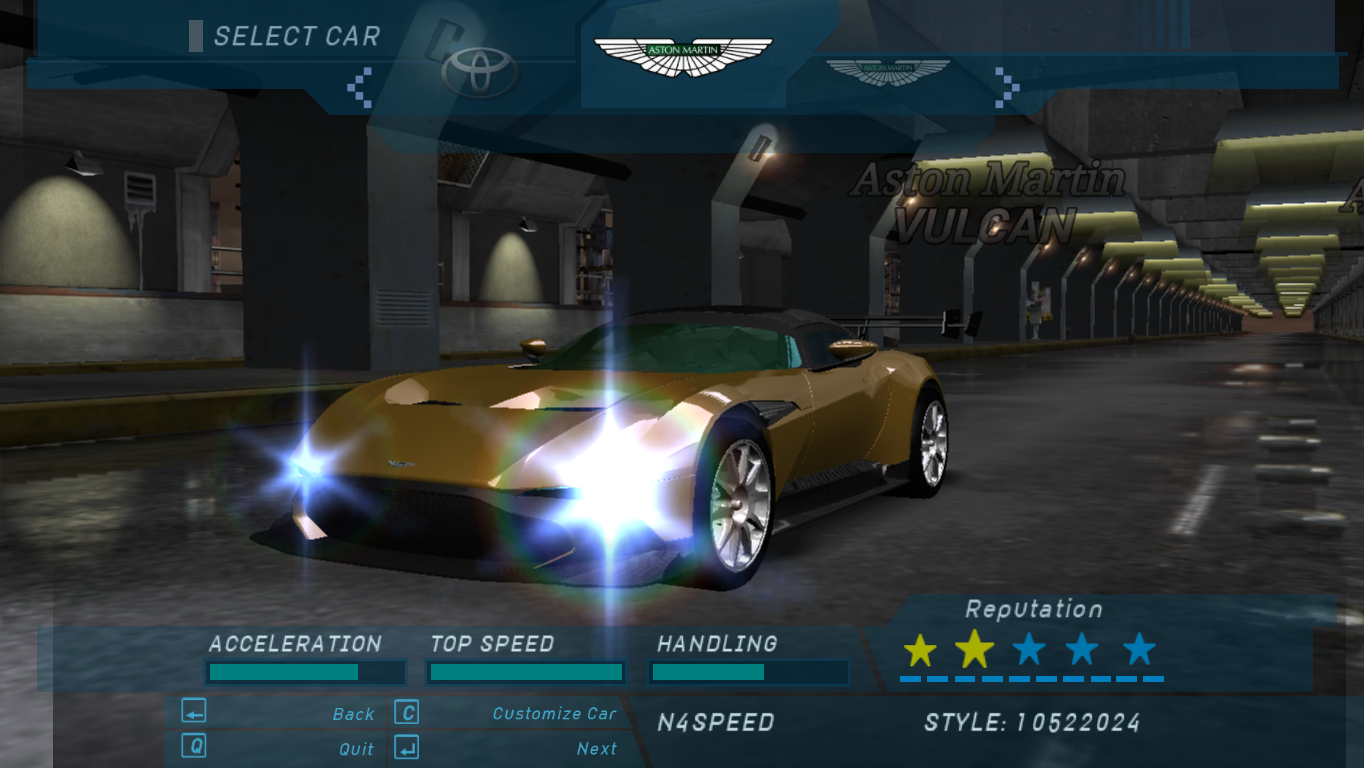Pick the dimmed Aston Martin logo
The image size is (1364, 768).
pos(887,72)
